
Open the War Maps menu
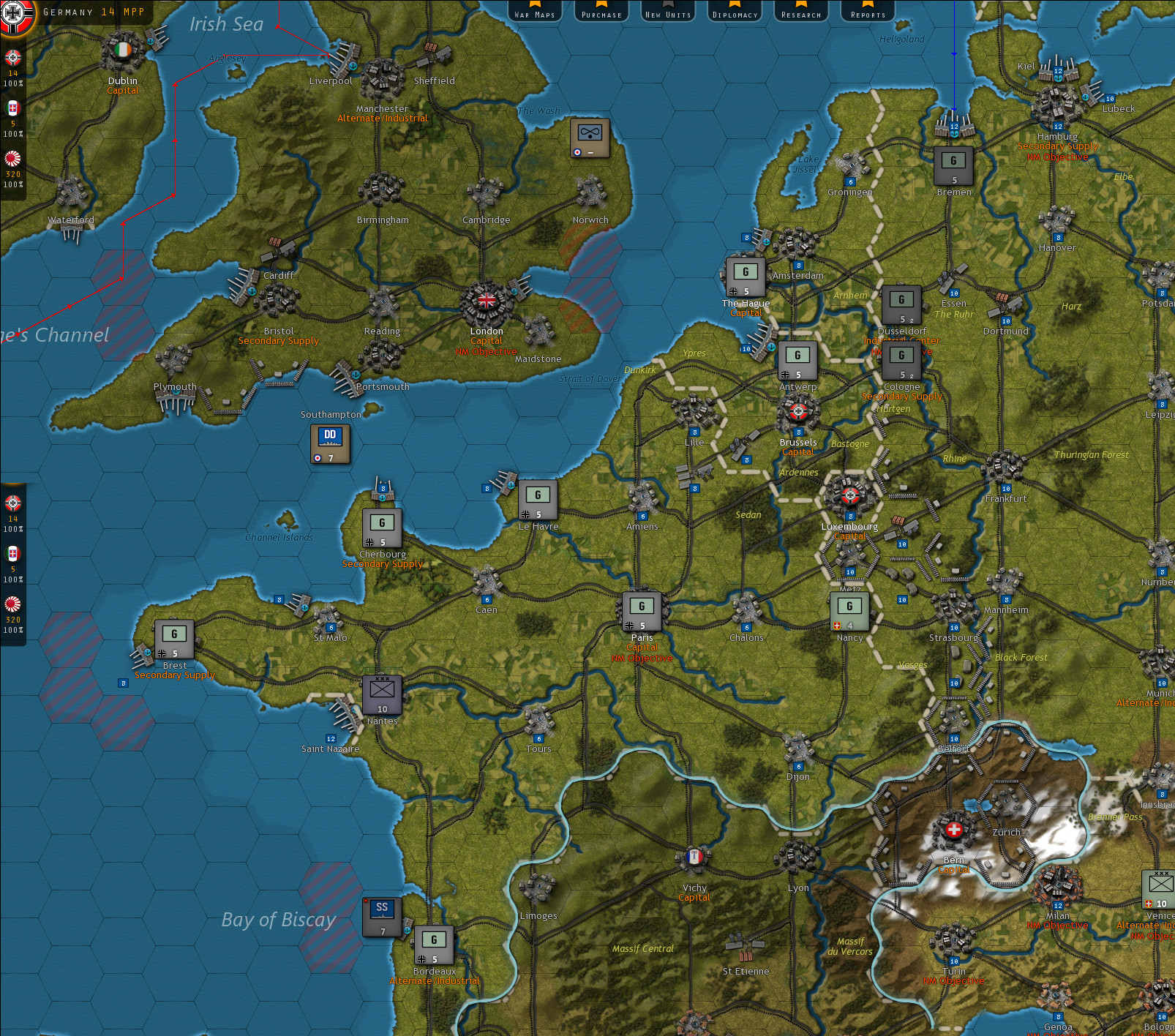click(535, 12)
